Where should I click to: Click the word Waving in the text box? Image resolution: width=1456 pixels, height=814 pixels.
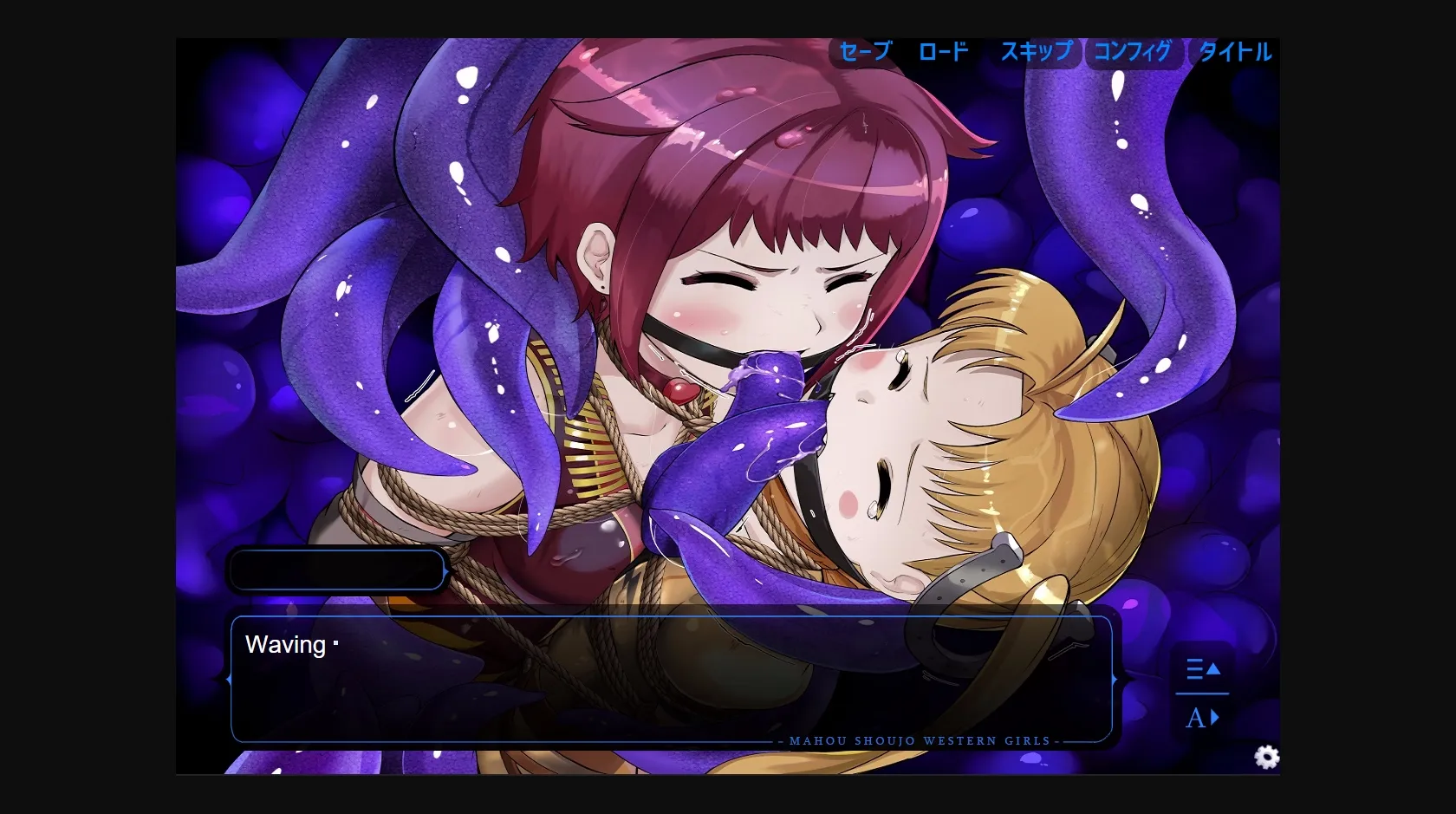point(286,645)
